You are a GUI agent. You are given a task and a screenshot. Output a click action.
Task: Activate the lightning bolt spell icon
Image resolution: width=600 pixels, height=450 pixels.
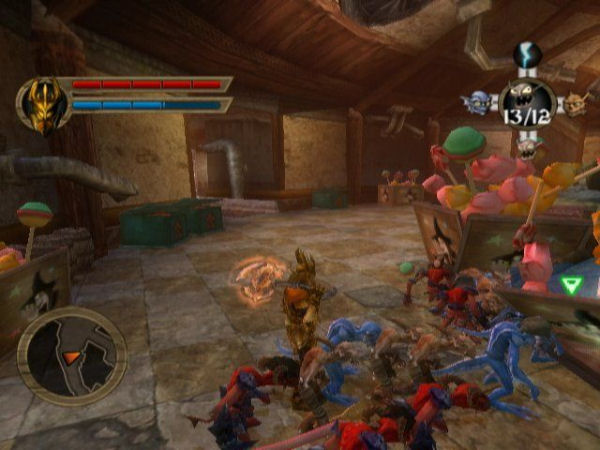pyautogui.click(x=527, y=56)
